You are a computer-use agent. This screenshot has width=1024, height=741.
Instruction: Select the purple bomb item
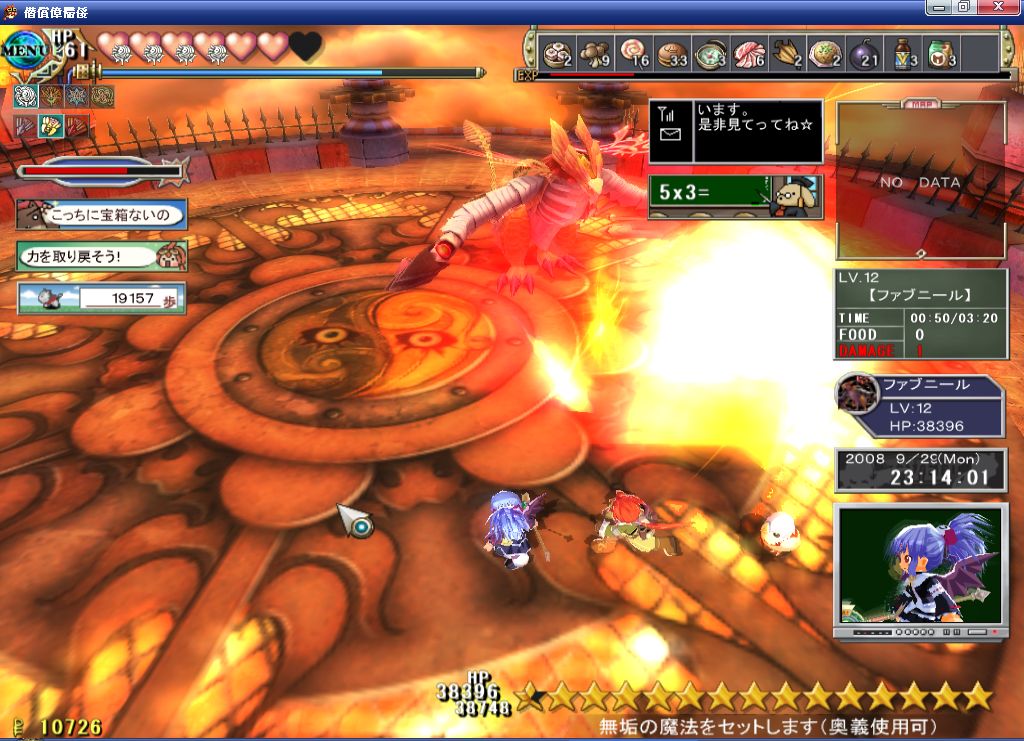[864, 53]
